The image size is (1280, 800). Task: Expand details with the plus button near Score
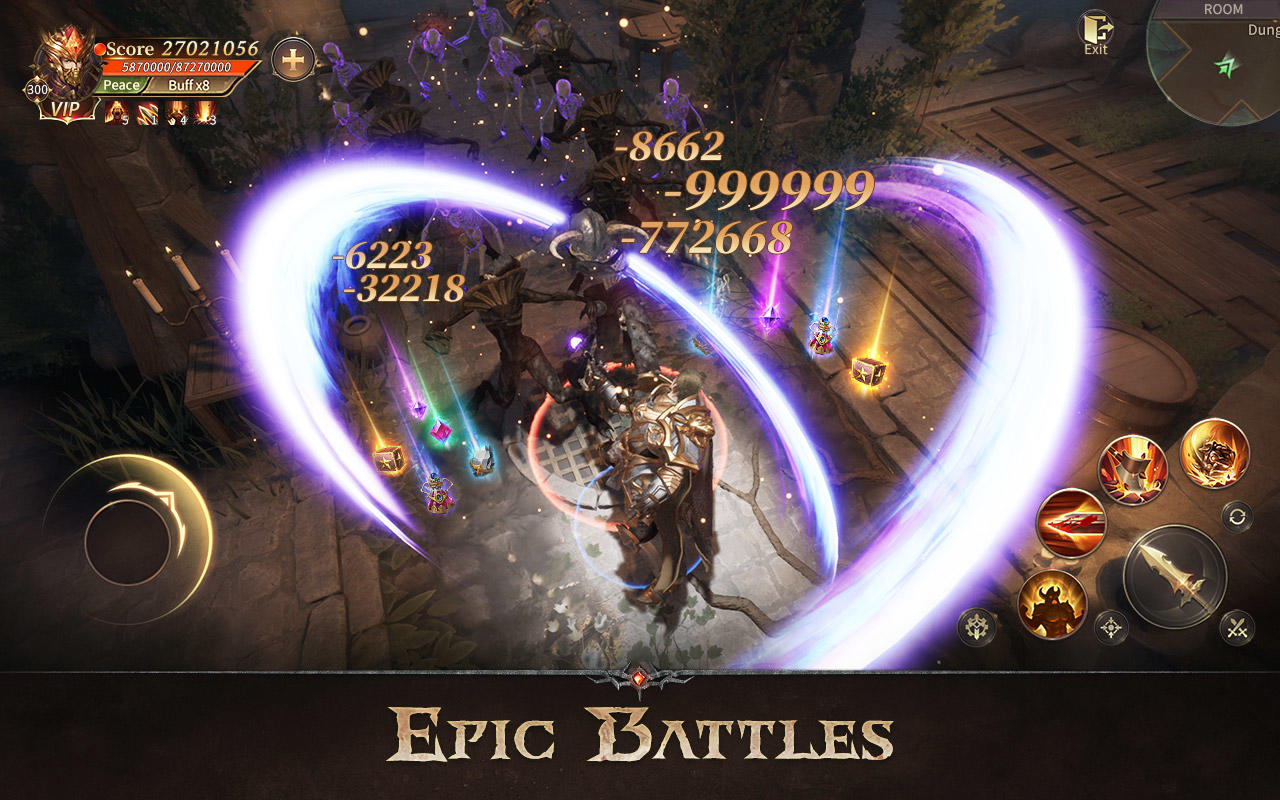click(291, 59)
